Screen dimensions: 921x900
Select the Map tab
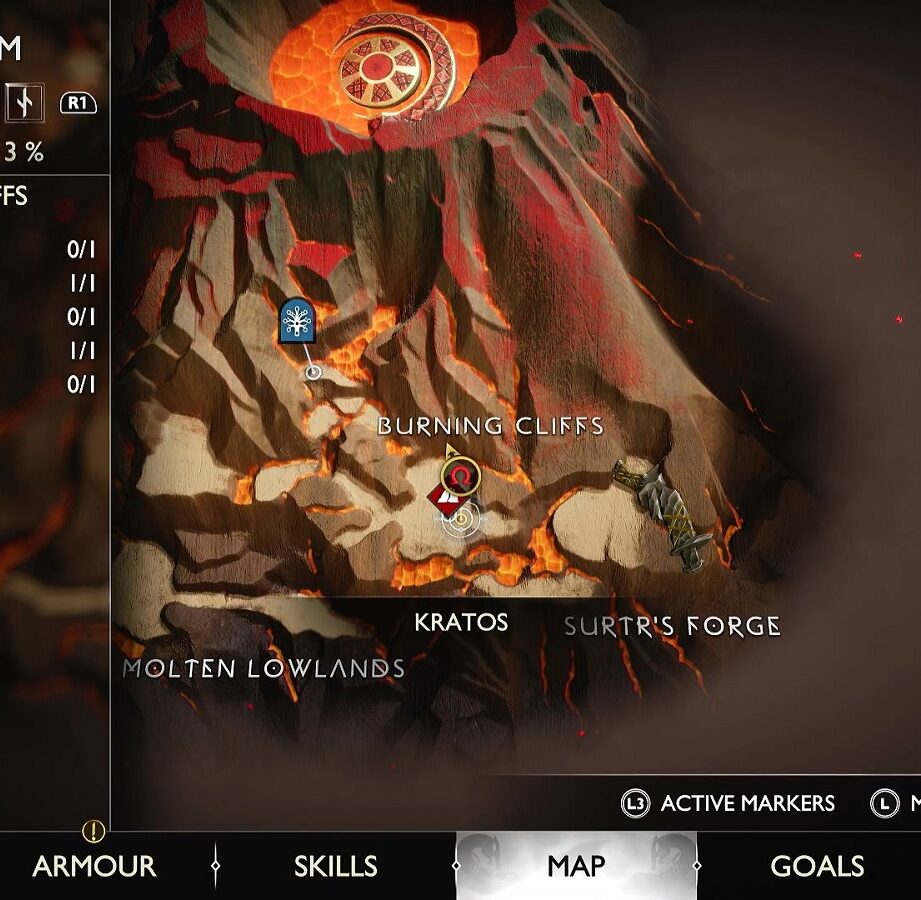coord(576,865)
